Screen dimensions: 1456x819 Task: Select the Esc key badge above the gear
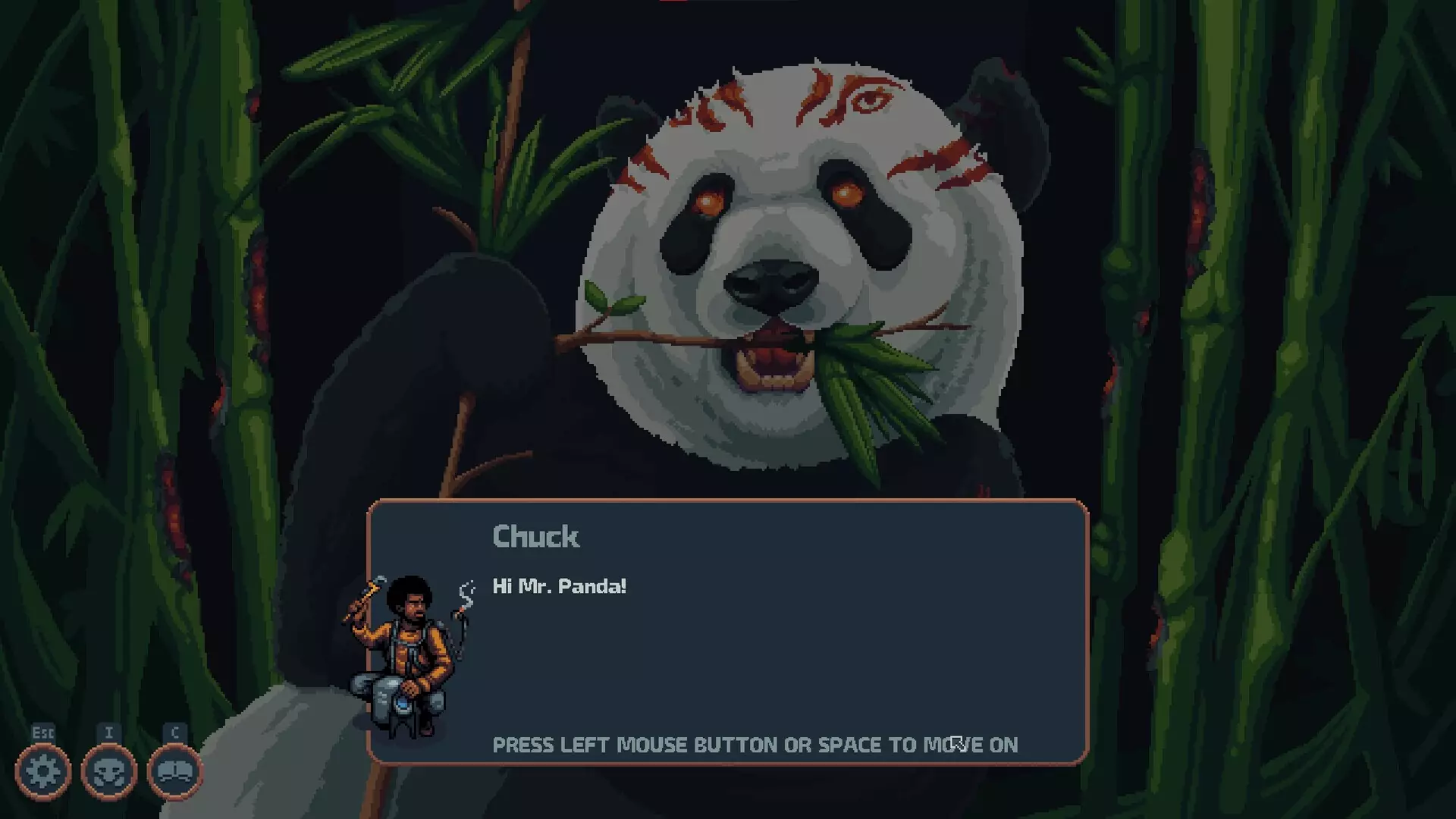[x=43, y=733]
